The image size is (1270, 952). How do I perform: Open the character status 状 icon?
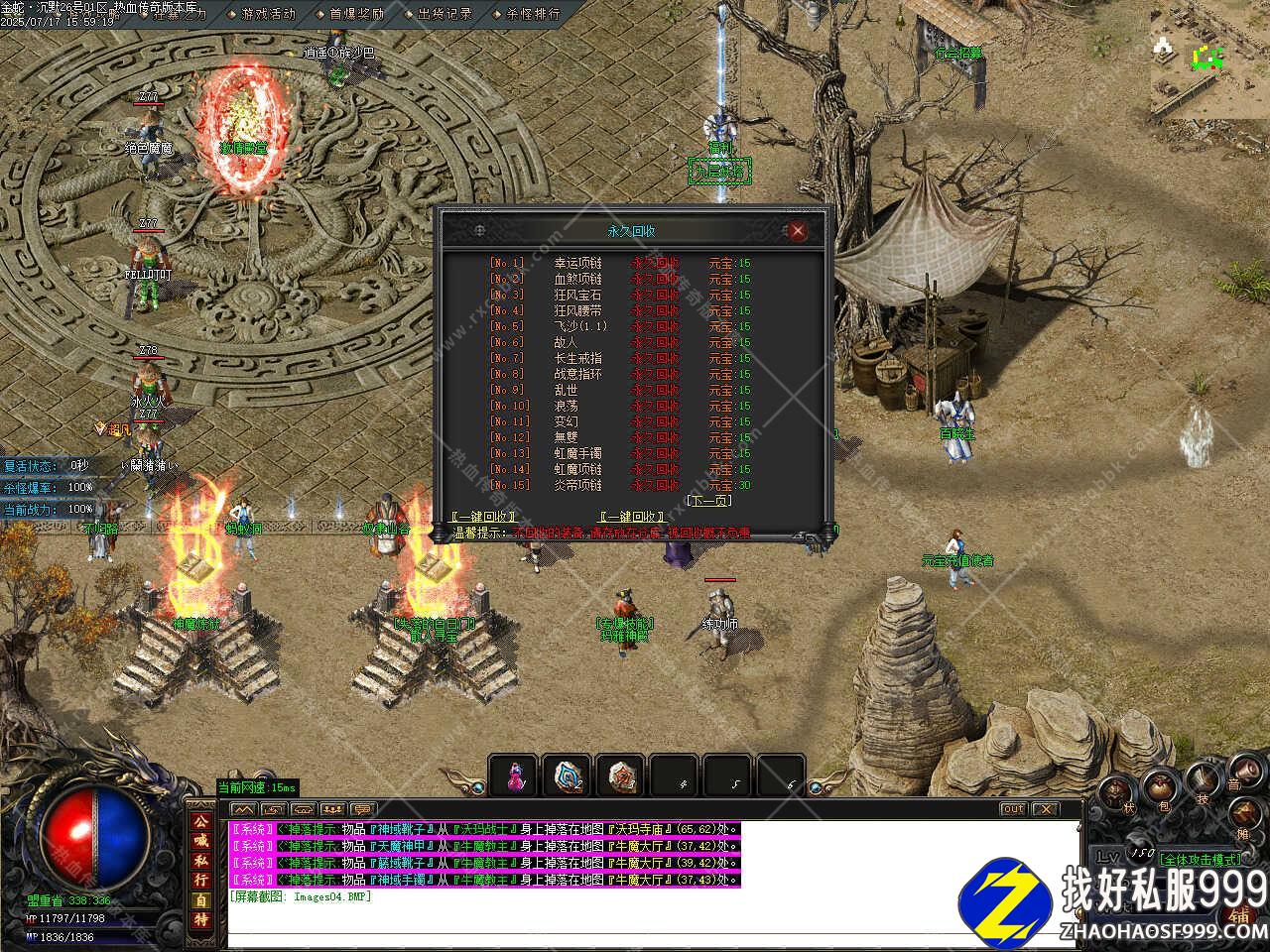coord(1116,793)
